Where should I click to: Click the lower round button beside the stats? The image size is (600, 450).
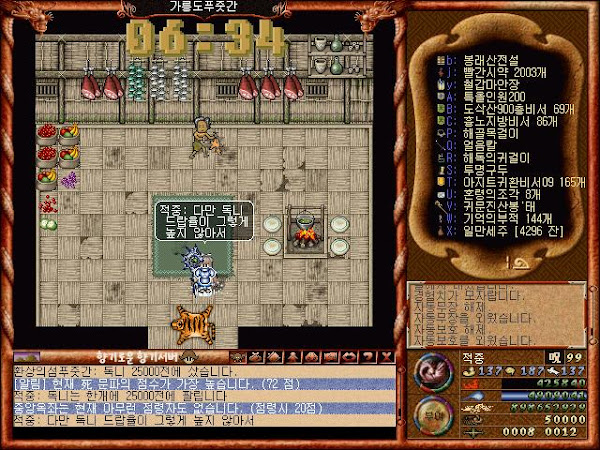(x=432, y=413)
